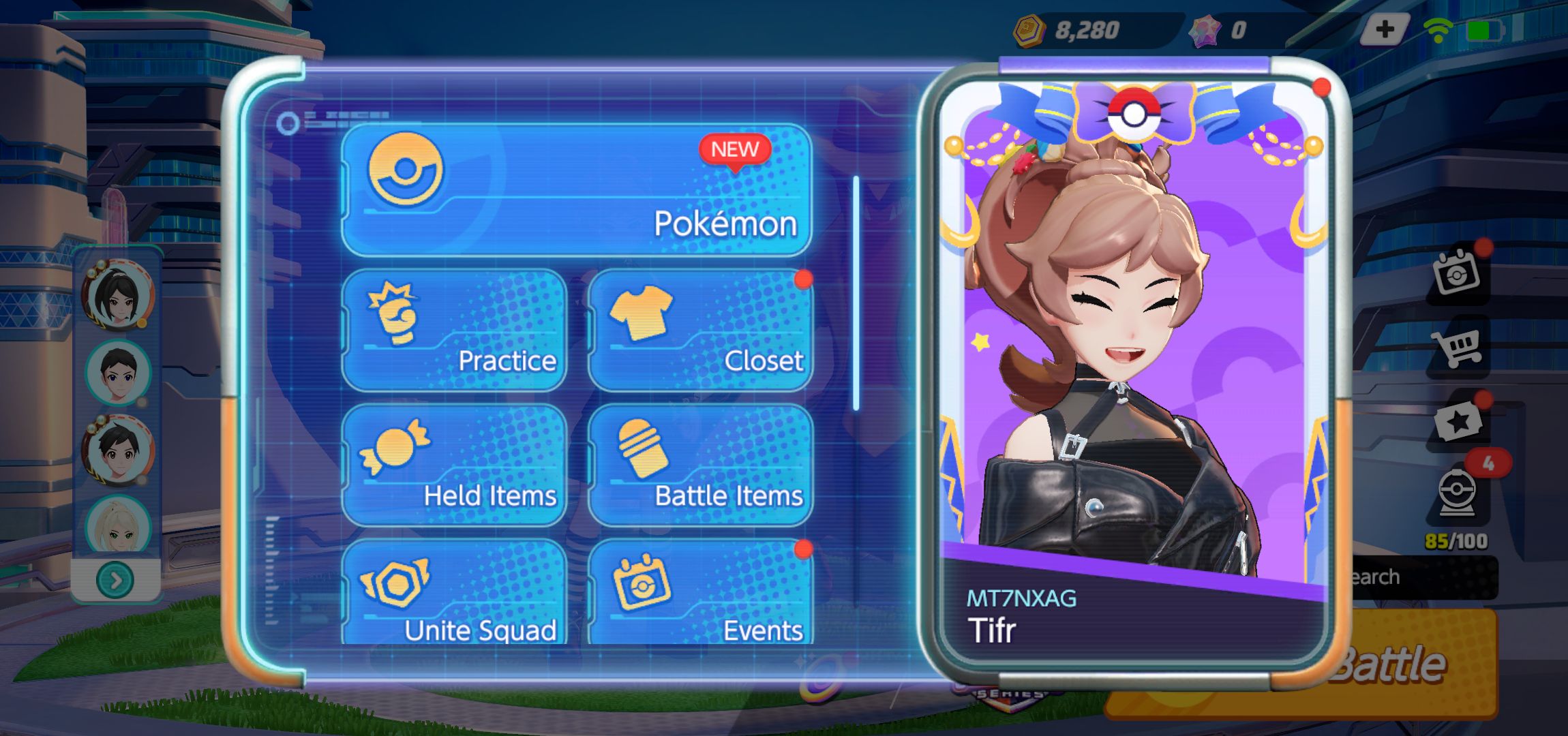Viewport: 1568px width, 736px height.
Task: Open the Events menu tile
Action: pos(700,594)
